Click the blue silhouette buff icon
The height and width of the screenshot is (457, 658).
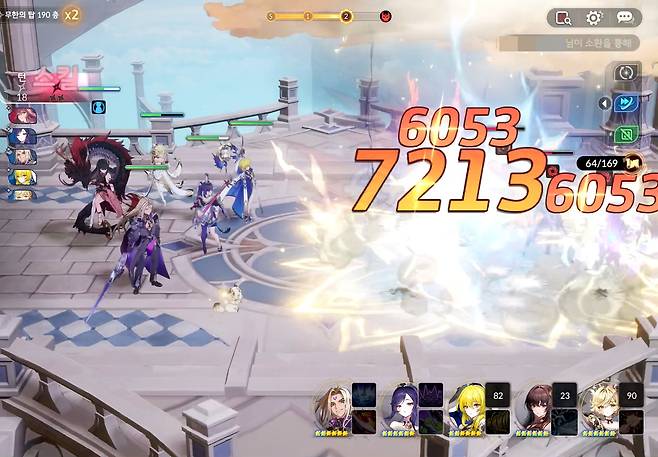99,107
